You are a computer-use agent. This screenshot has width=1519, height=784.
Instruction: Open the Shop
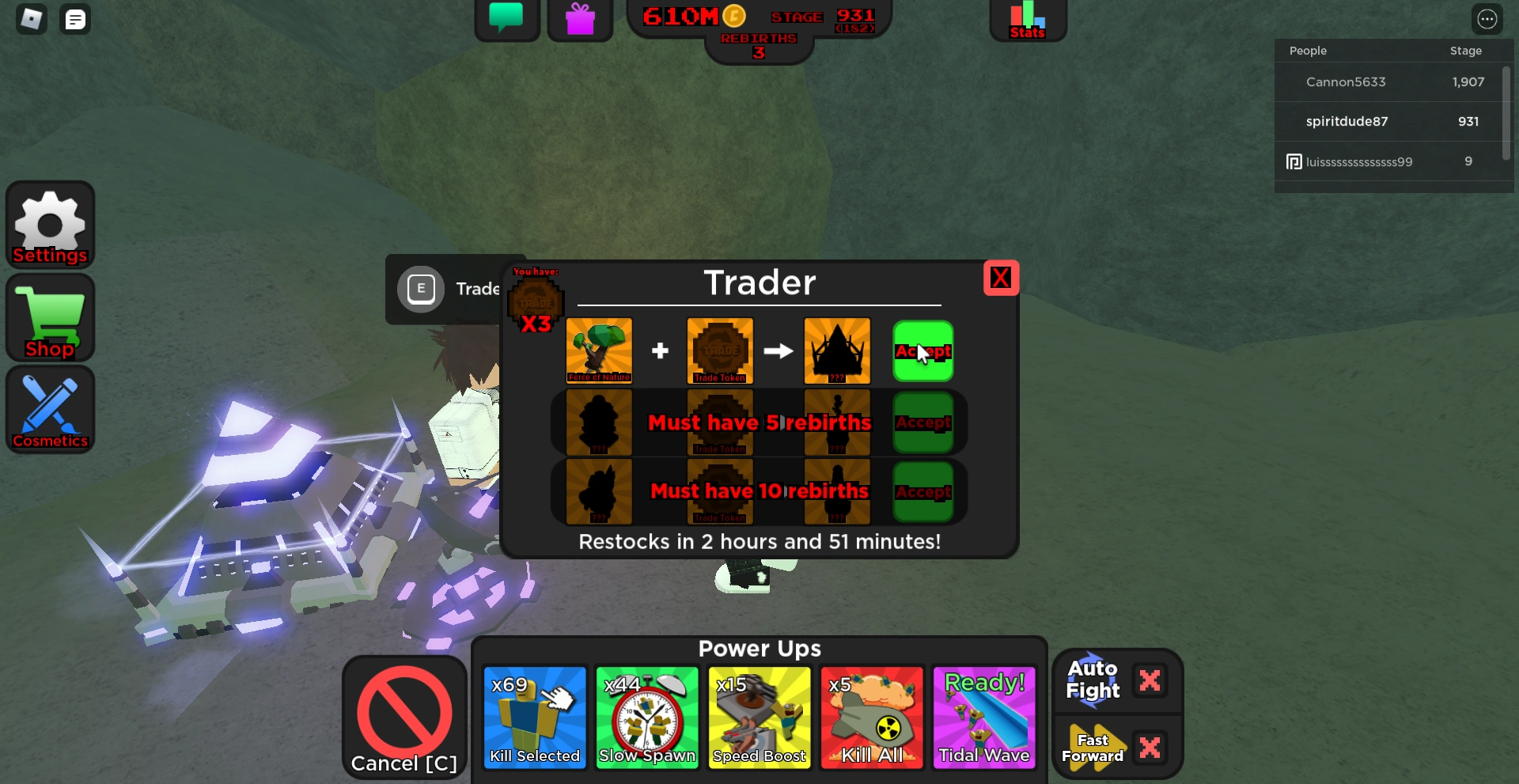50,317
